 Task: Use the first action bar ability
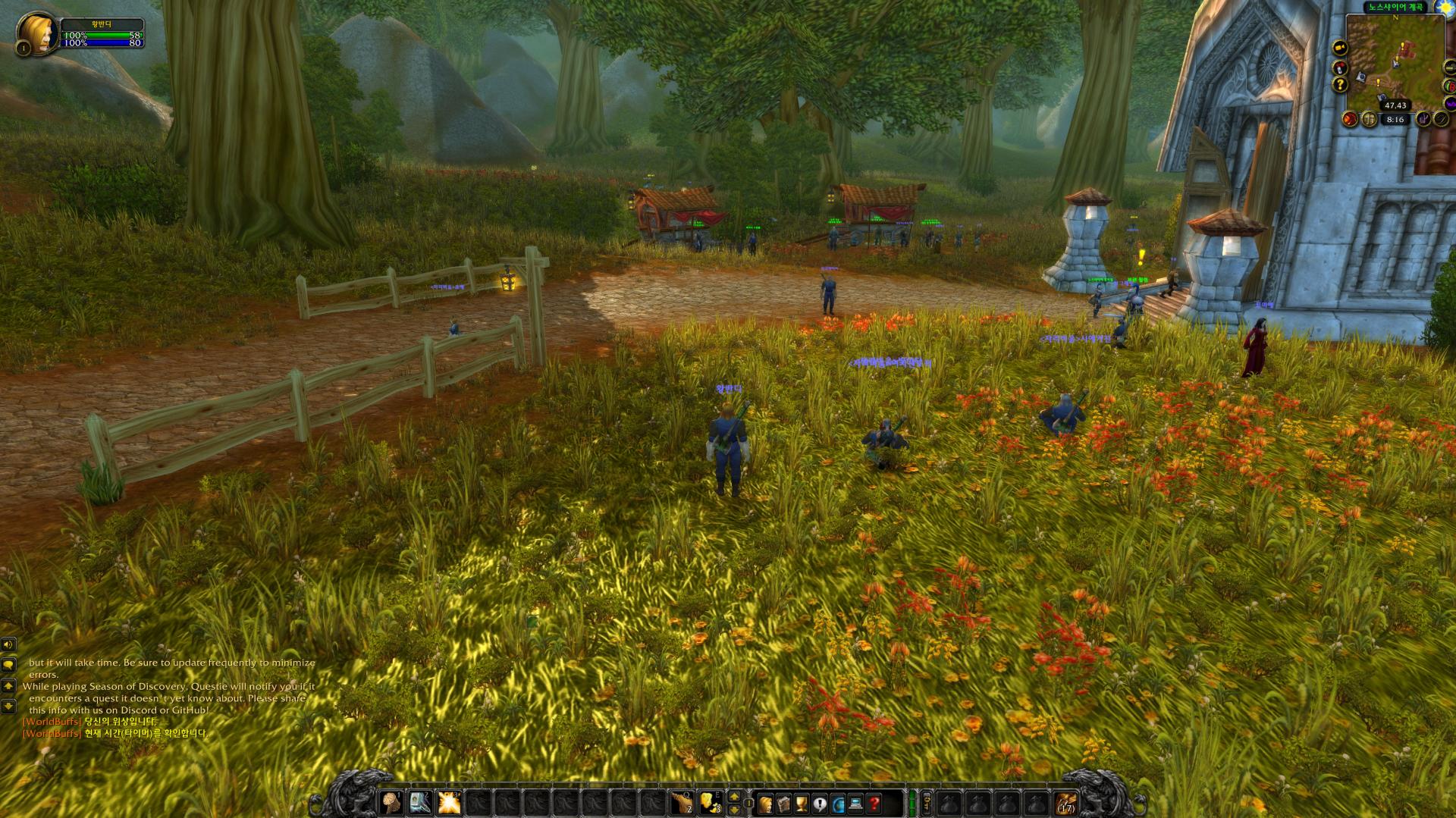pos(391,803)
